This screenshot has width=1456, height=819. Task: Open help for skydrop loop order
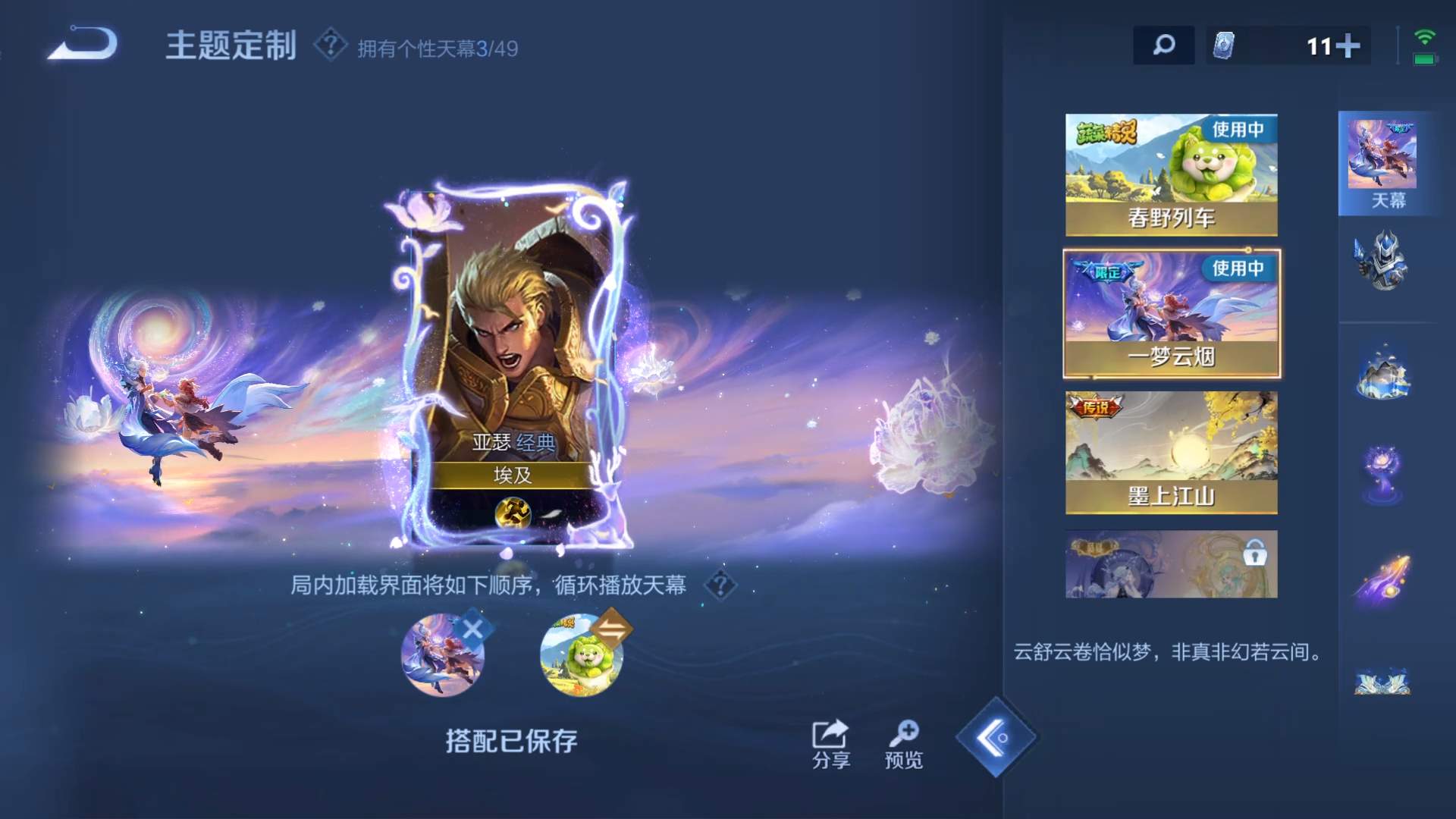[720, 585]
